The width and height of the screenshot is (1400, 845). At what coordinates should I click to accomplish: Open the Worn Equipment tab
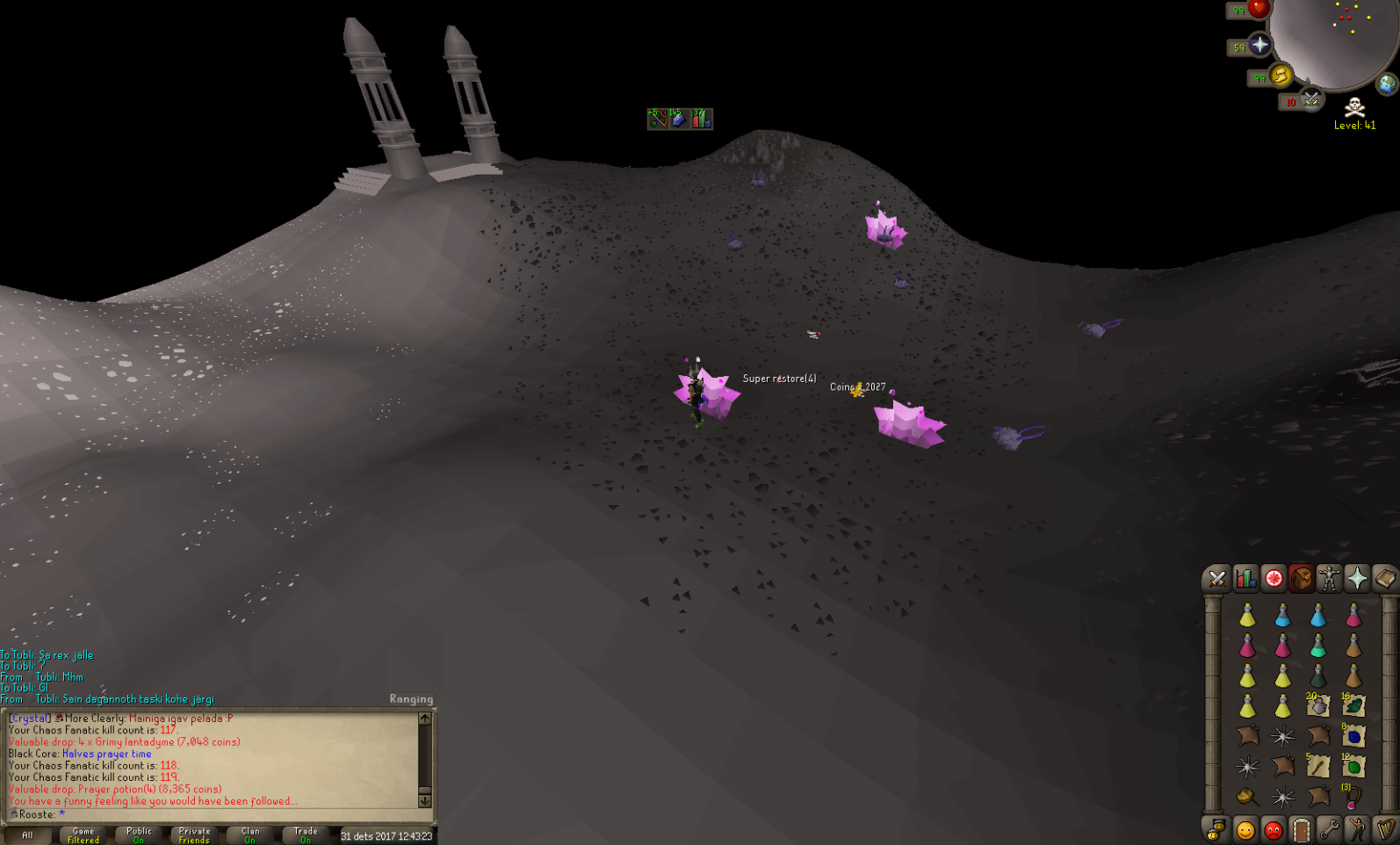[1329, 579]
